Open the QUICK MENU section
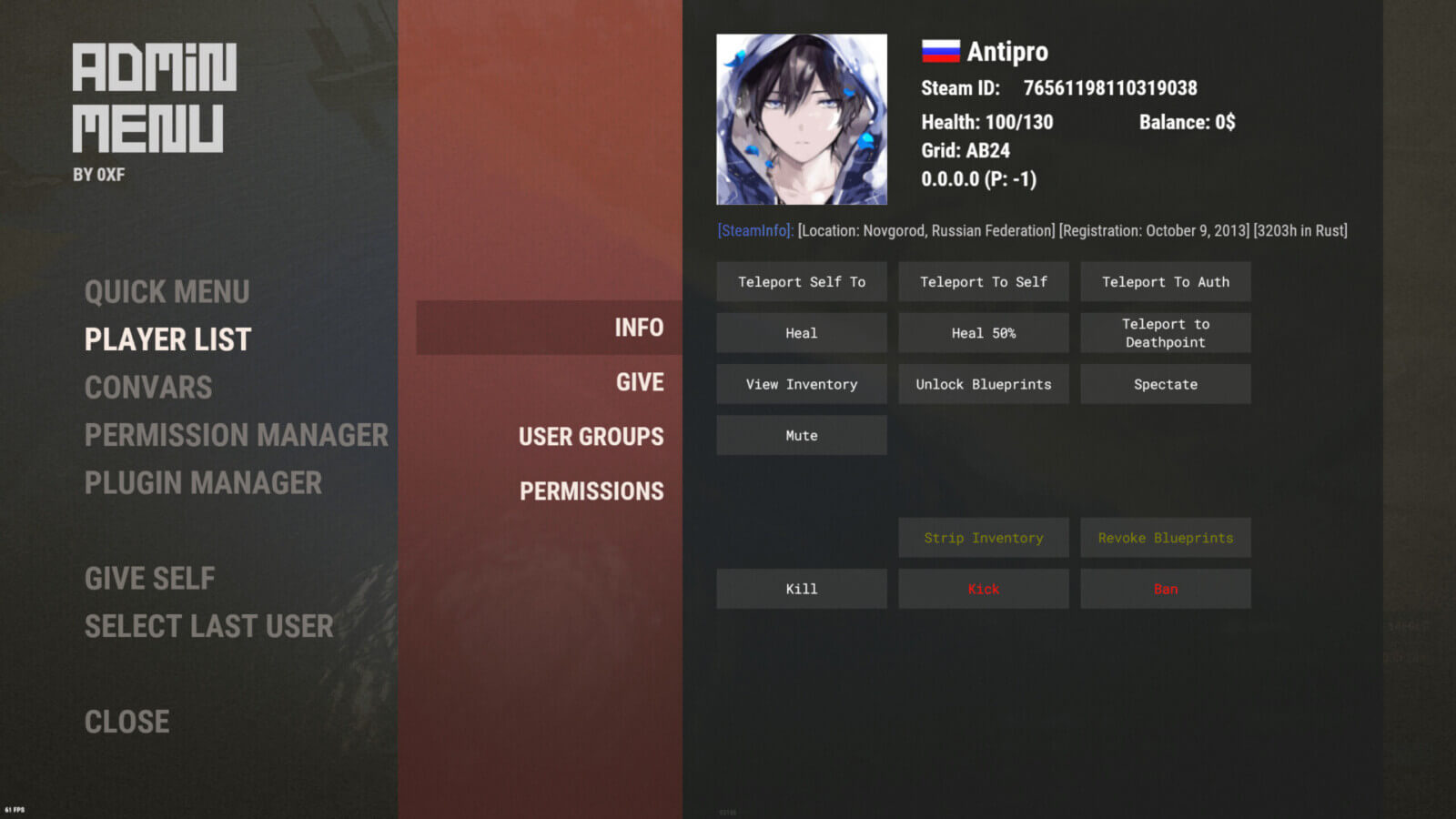This screenshot has height=819, width=1456. coord(167,292)
